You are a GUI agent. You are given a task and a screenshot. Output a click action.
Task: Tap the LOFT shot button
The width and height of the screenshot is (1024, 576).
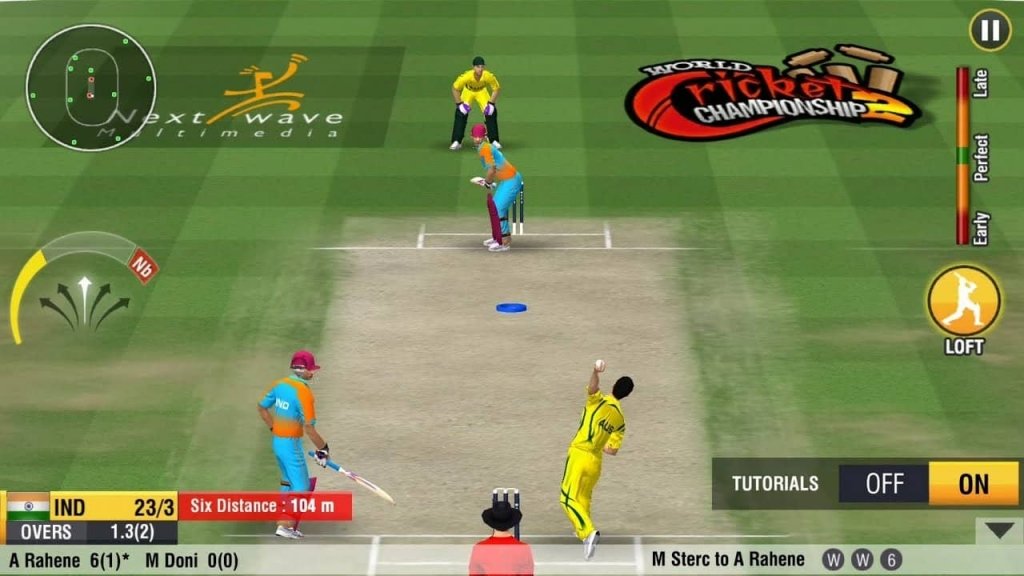tap(964, 302)
